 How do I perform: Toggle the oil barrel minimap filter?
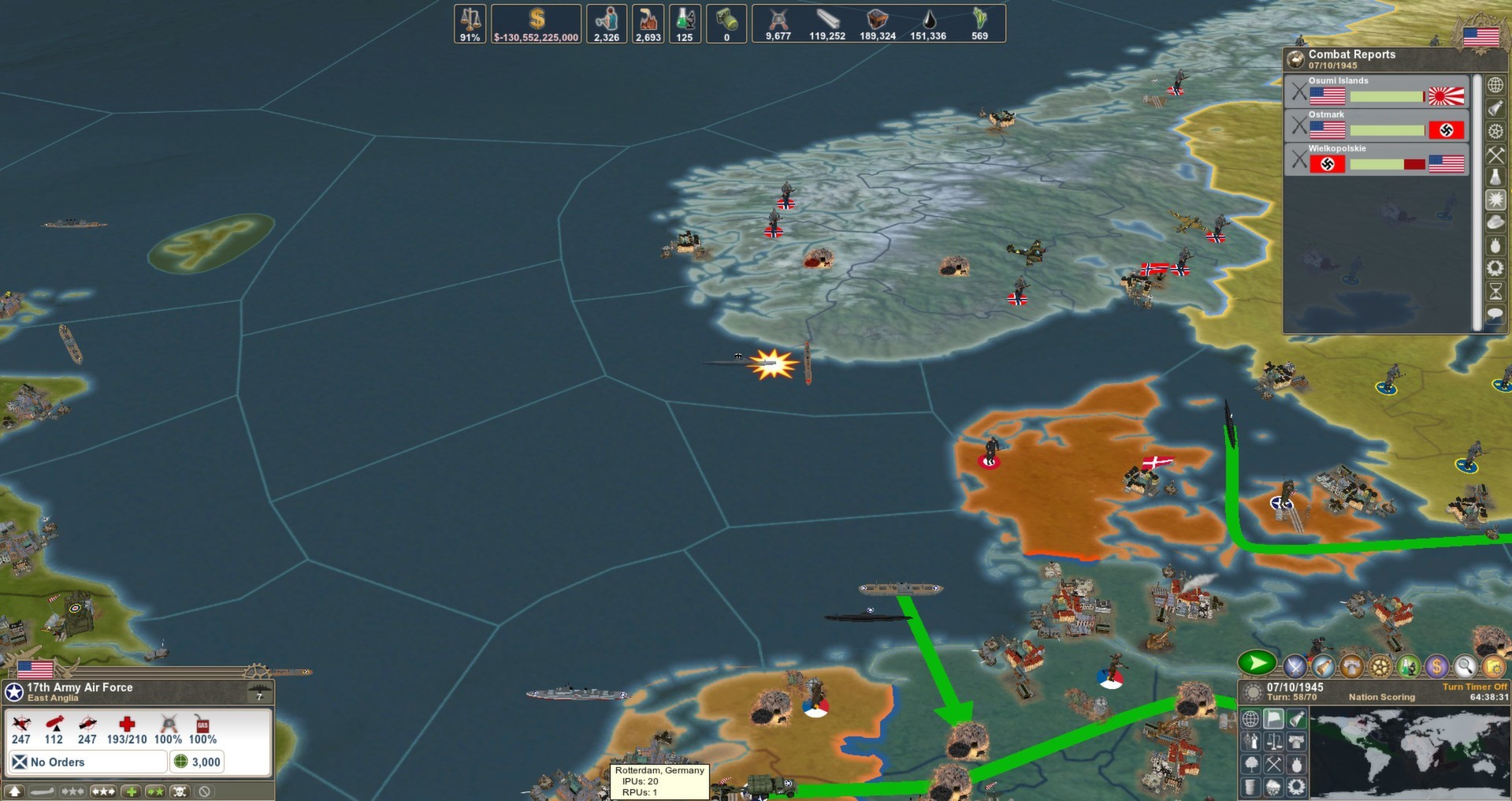pos(1250,787)
